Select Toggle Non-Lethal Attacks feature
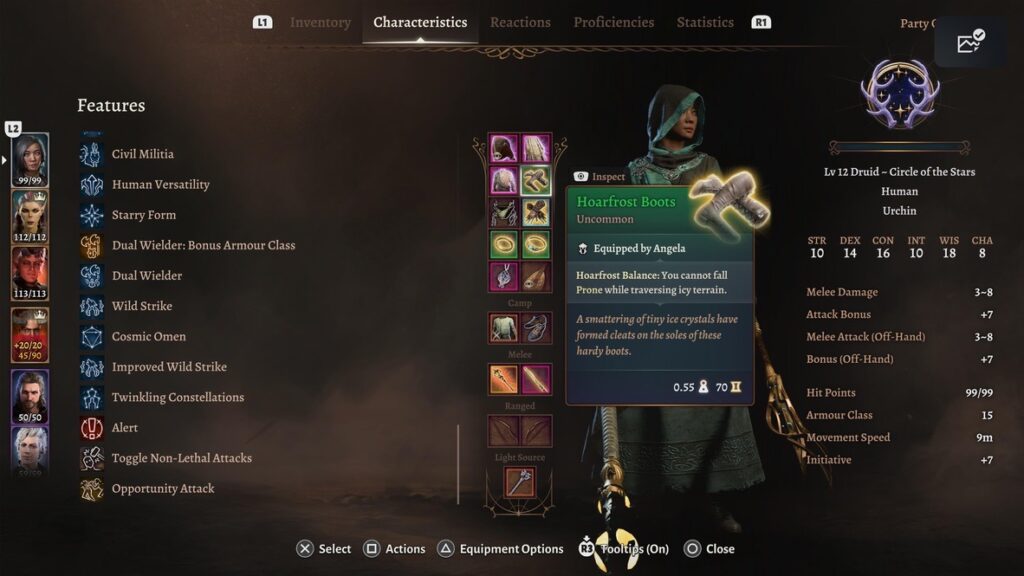The width and height of the screenshot is (1024, 576). pos(181,458)
